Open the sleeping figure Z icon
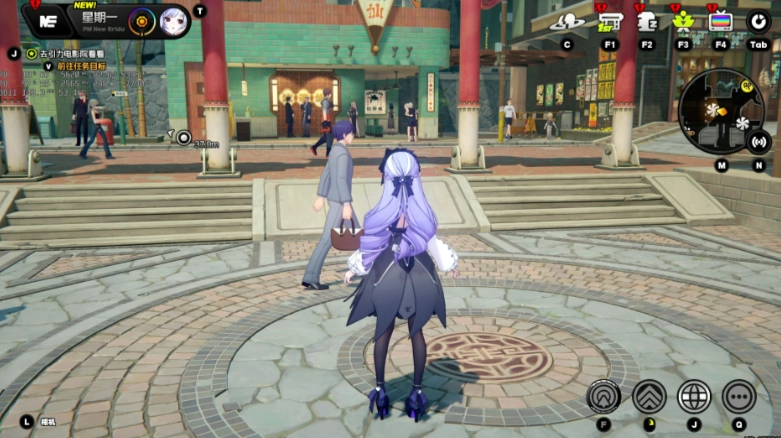 click(647, 21)
